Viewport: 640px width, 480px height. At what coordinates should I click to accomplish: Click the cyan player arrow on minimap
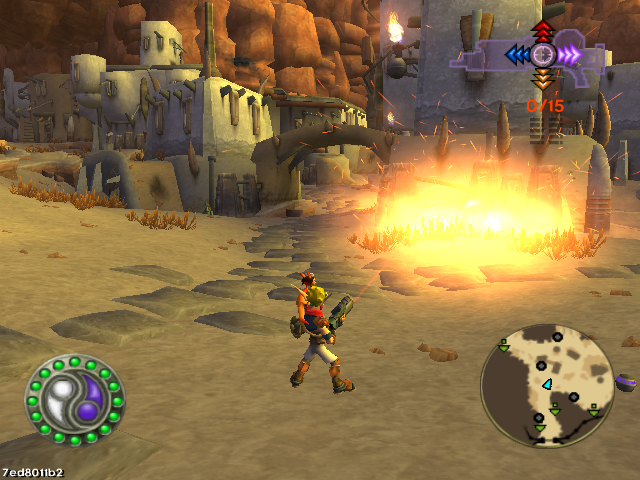pos(547,384)
